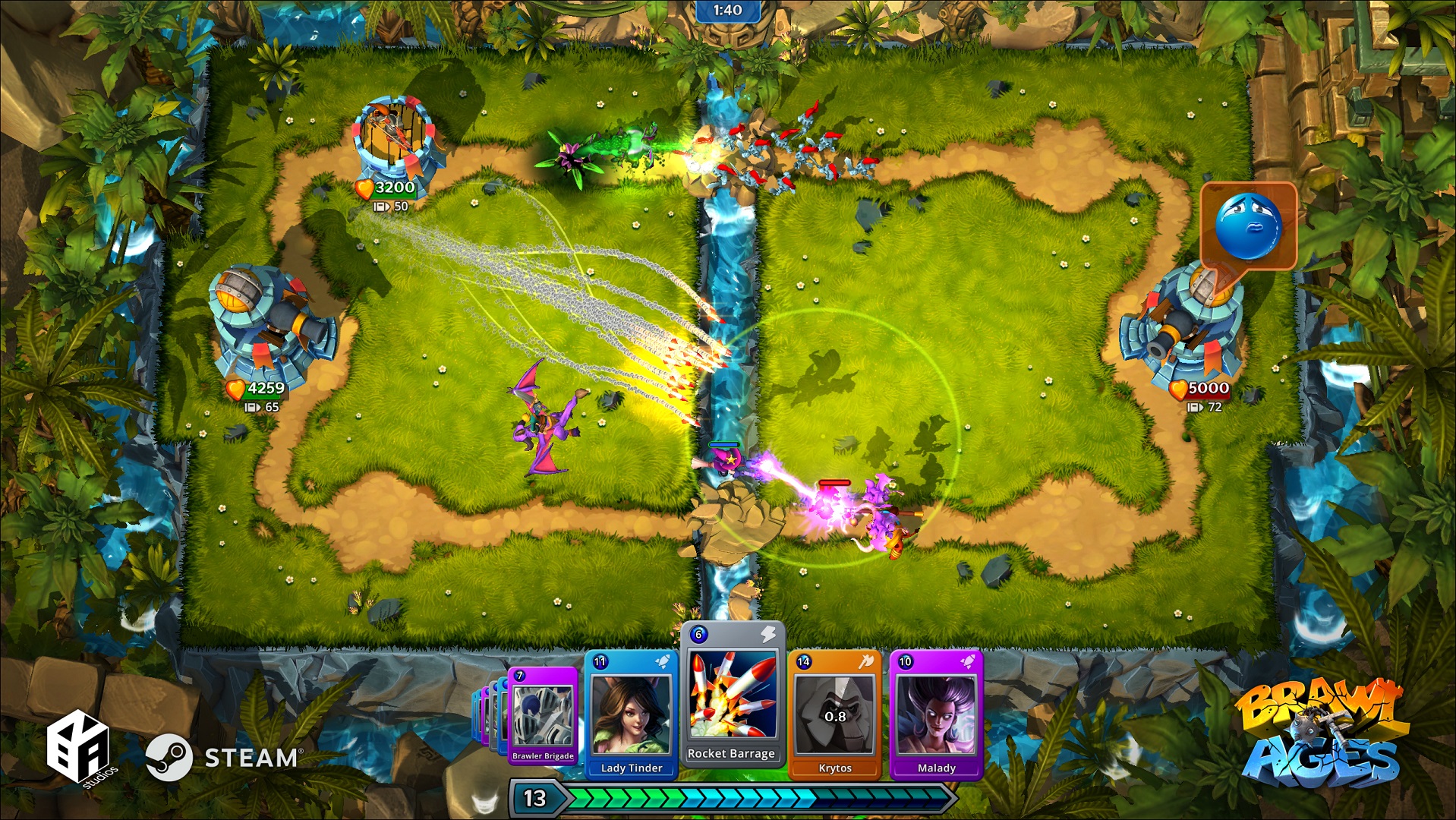Select the rocket spell icon on Lady Tinder's card
The width and height of the screenshot is (1456, 820).
pos(663,661)
